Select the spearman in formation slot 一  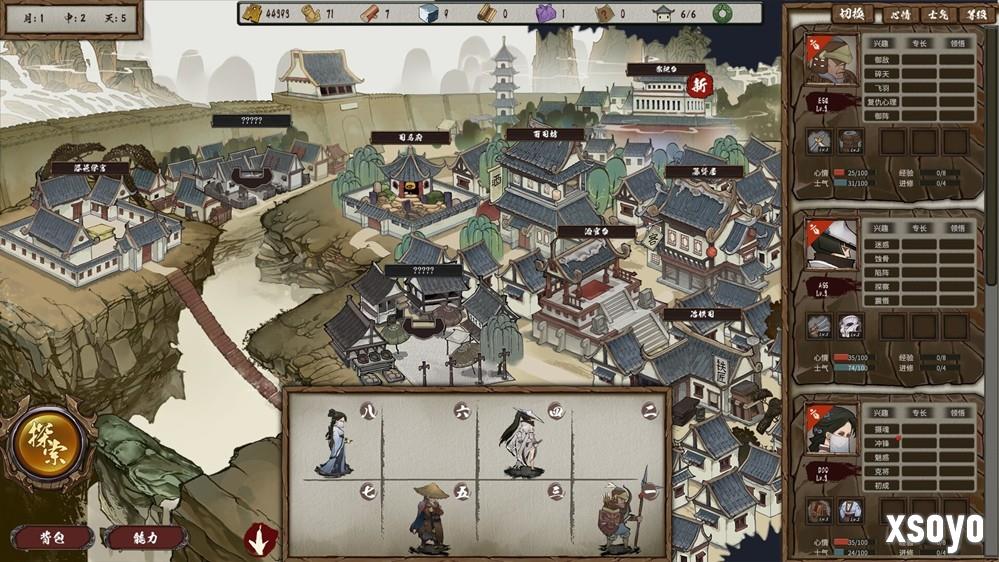616,518
